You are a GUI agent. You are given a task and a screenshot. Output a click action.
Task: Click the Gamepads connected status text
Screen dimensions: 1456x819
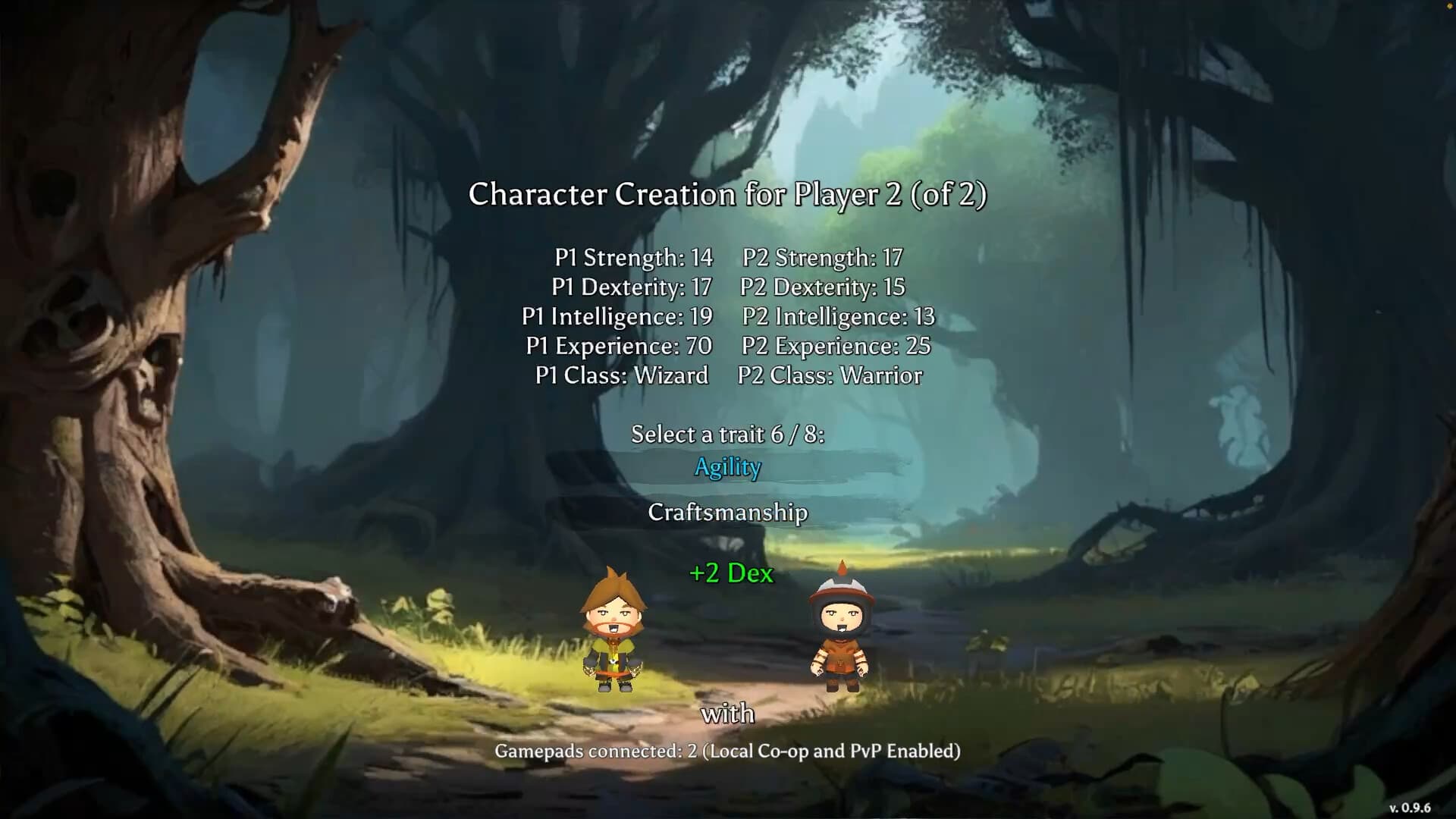pyautogui.click(x=727, y=752)
